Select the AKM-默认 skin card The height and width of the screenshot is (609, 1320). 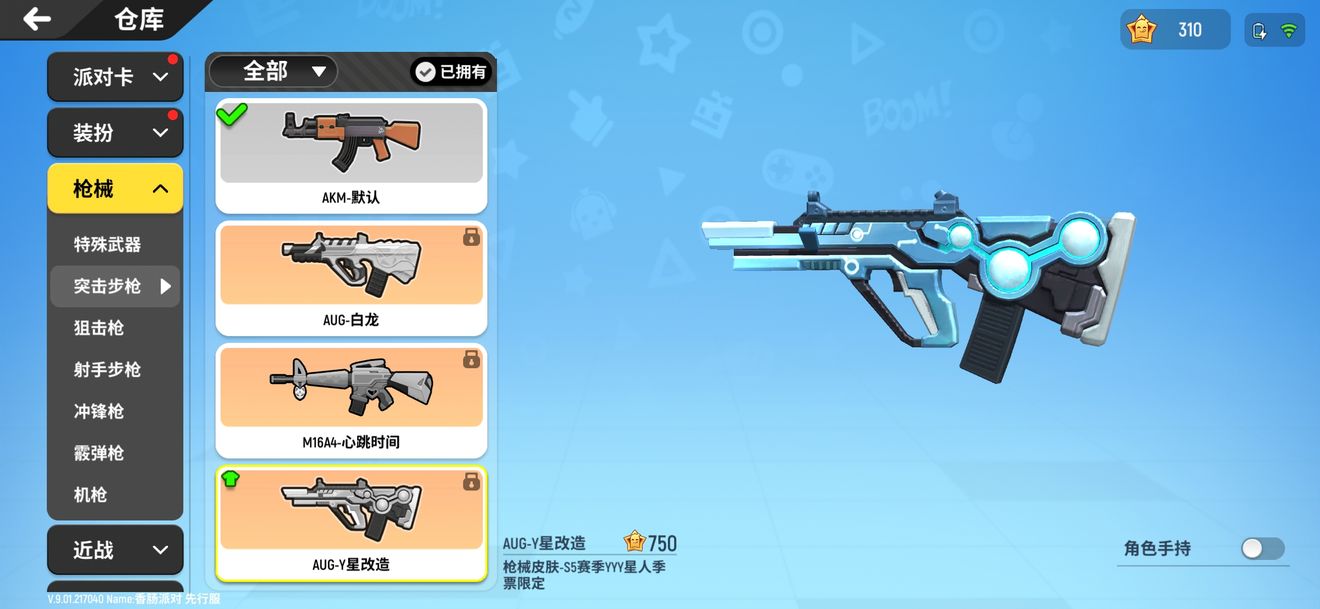[351, 155]
